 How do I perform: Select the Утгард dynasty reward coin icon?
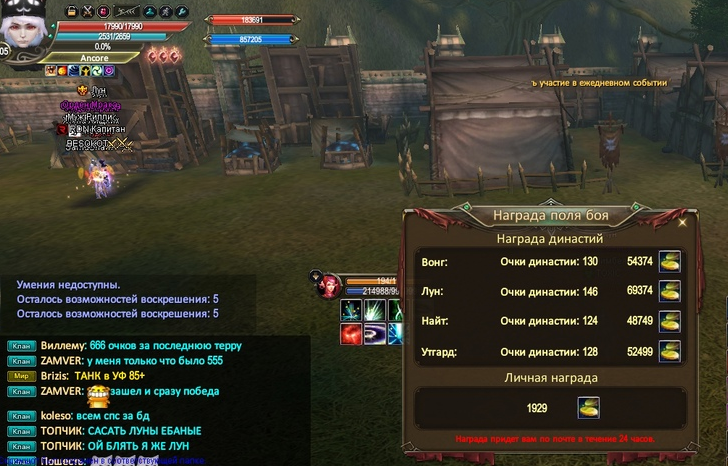click(669, 351)
